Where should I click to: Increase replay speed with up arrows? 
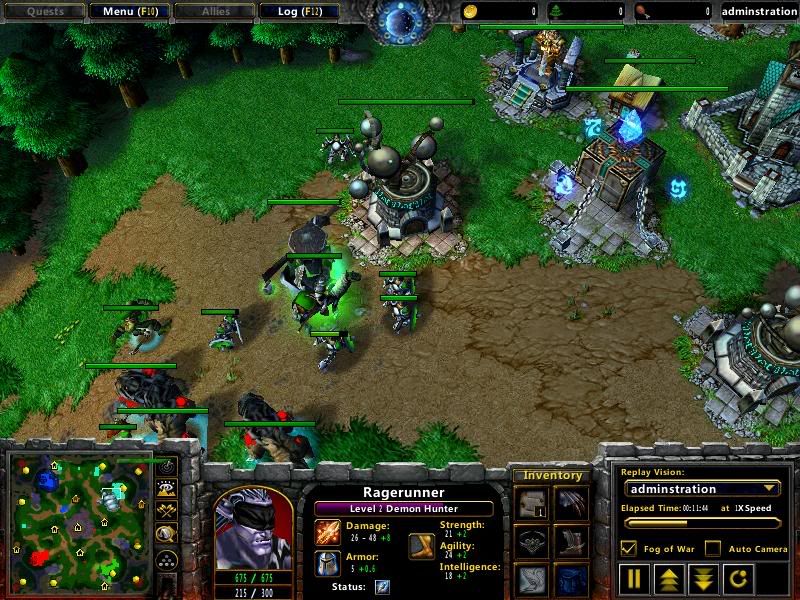667,578
